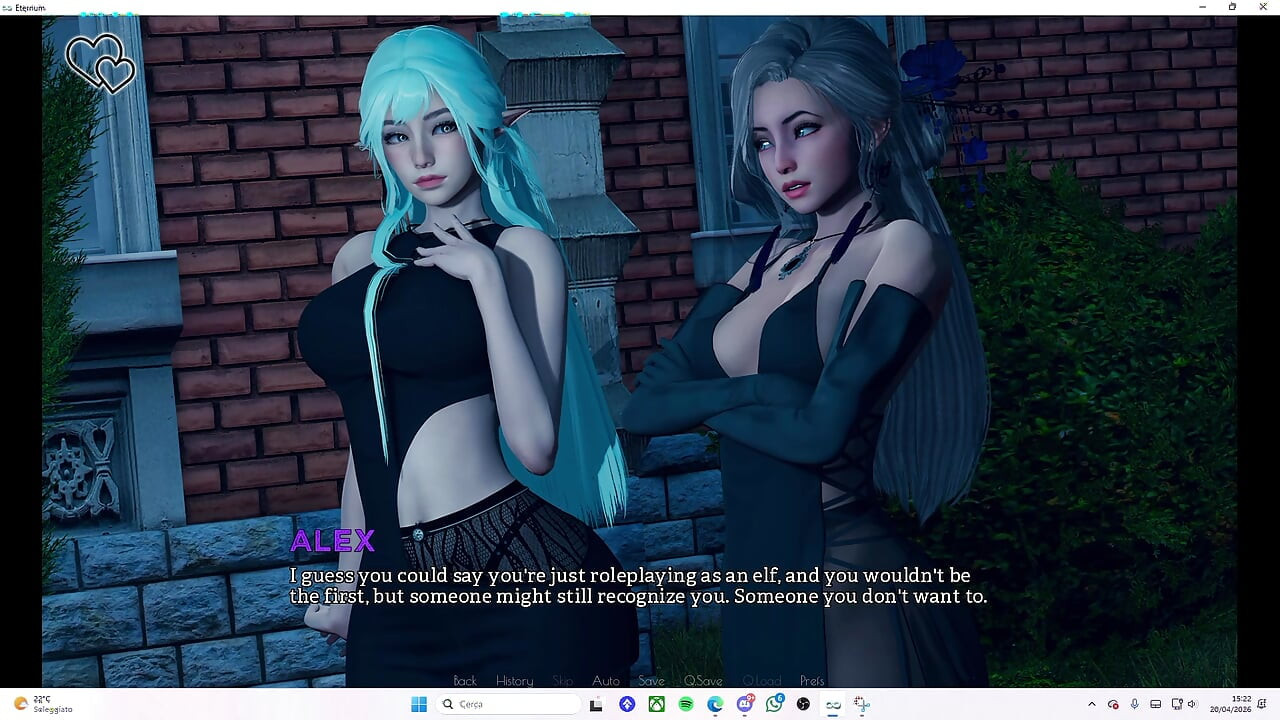Click the OneDrive sync icon in the tray
The image size is (1280, 720).
(x=1113, y=704)
